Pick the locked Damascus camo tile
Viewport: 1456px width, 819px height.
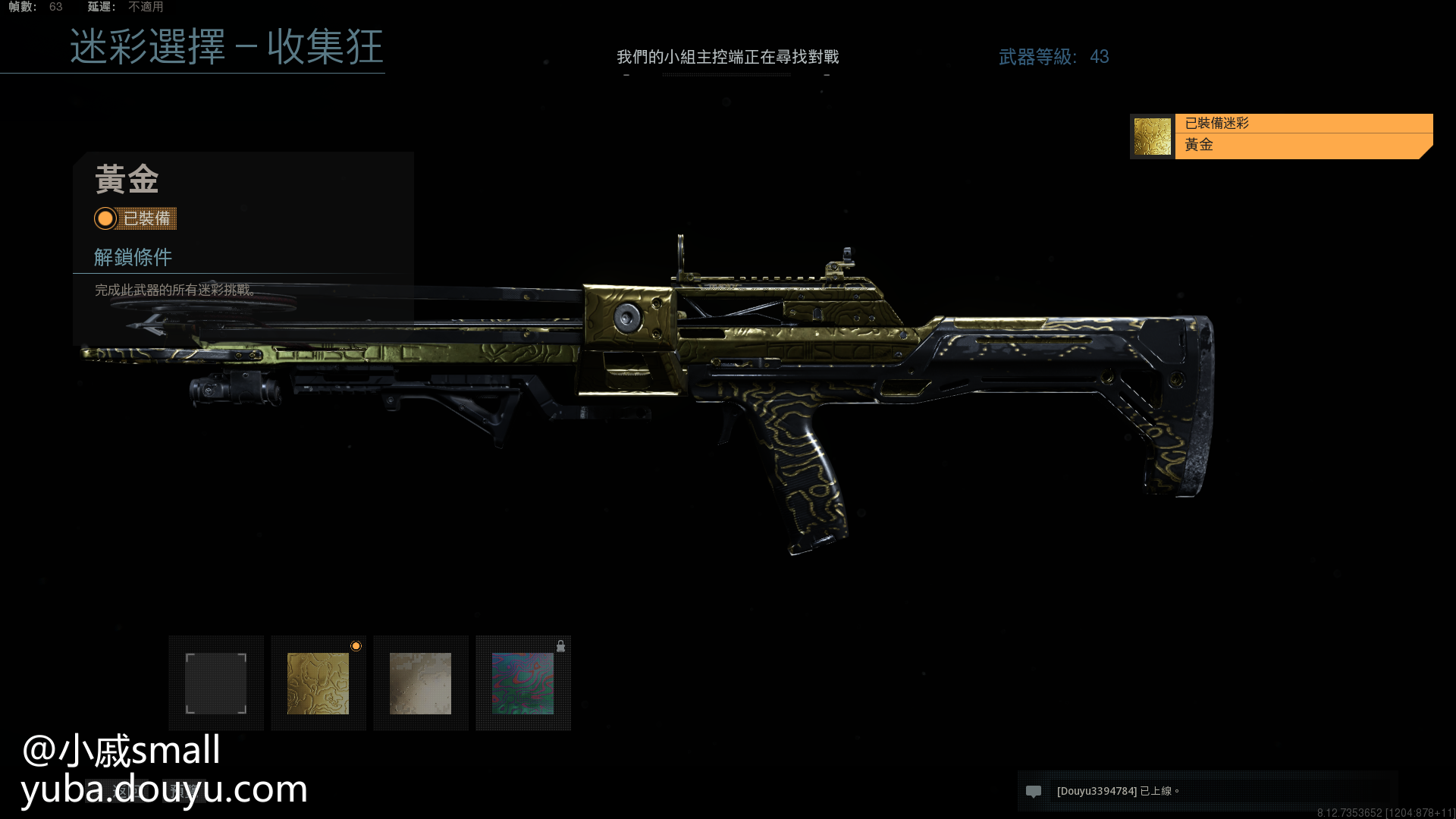click(523, 683)
